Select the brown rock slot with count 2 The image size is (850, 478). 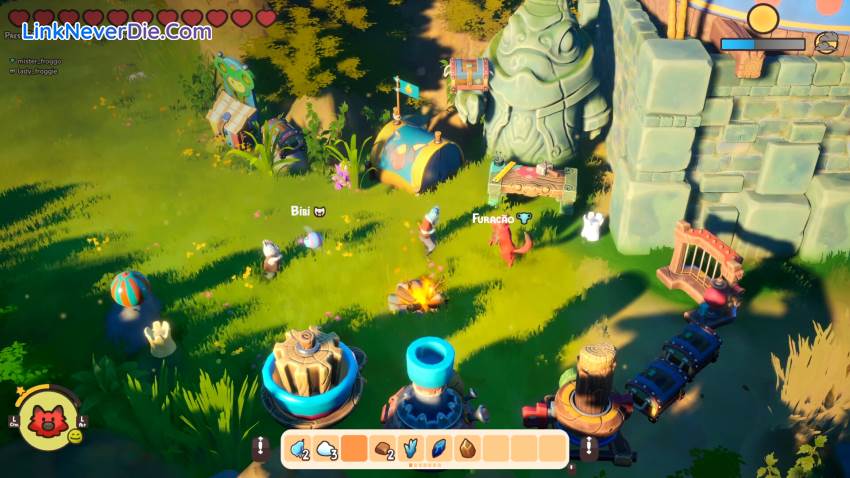click(383, 449)
